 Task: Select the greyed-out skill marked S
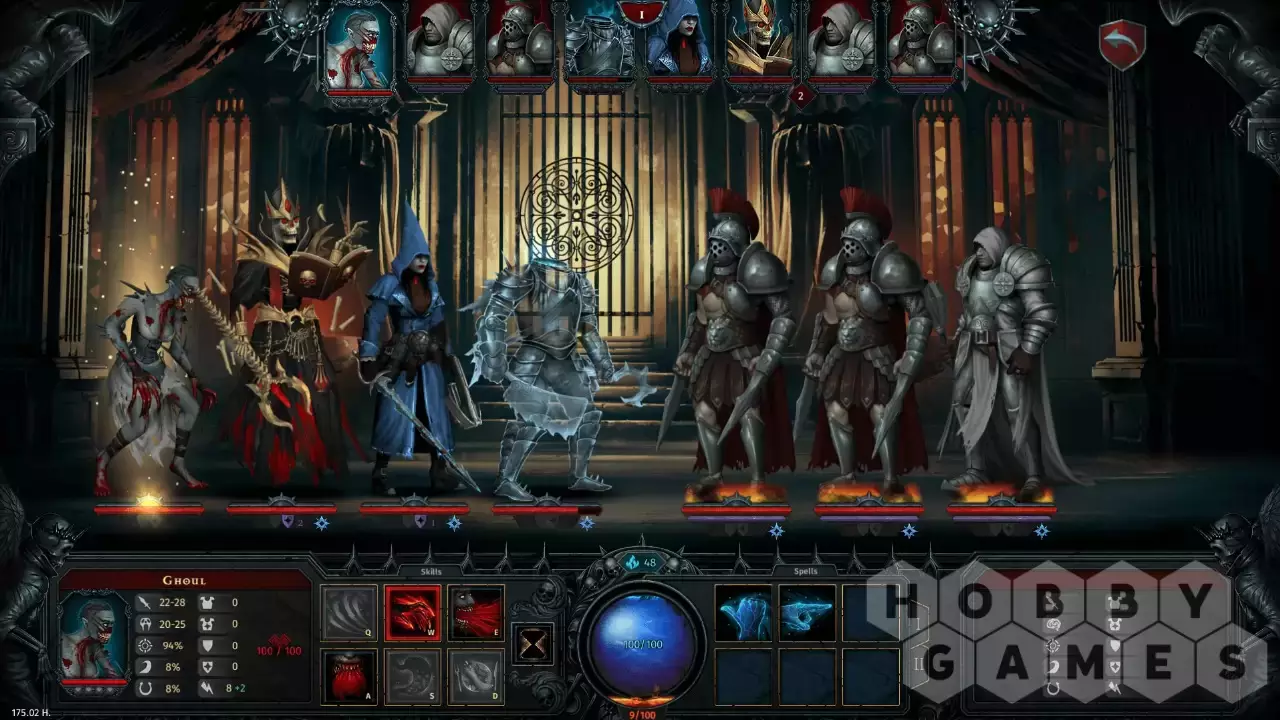412,676
